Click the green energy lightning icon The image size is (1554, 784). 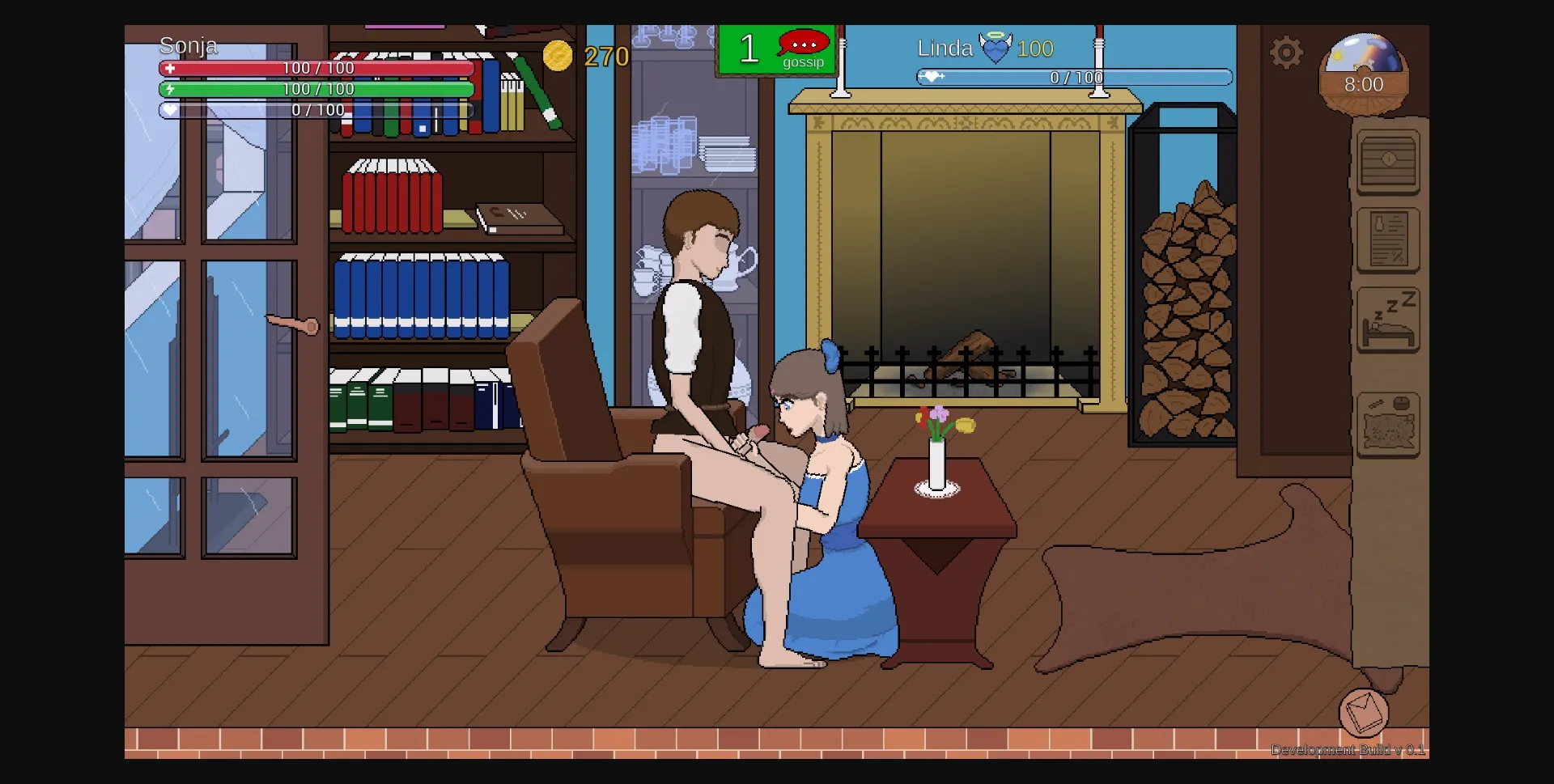pyautogui.click(x=171, y=89)
